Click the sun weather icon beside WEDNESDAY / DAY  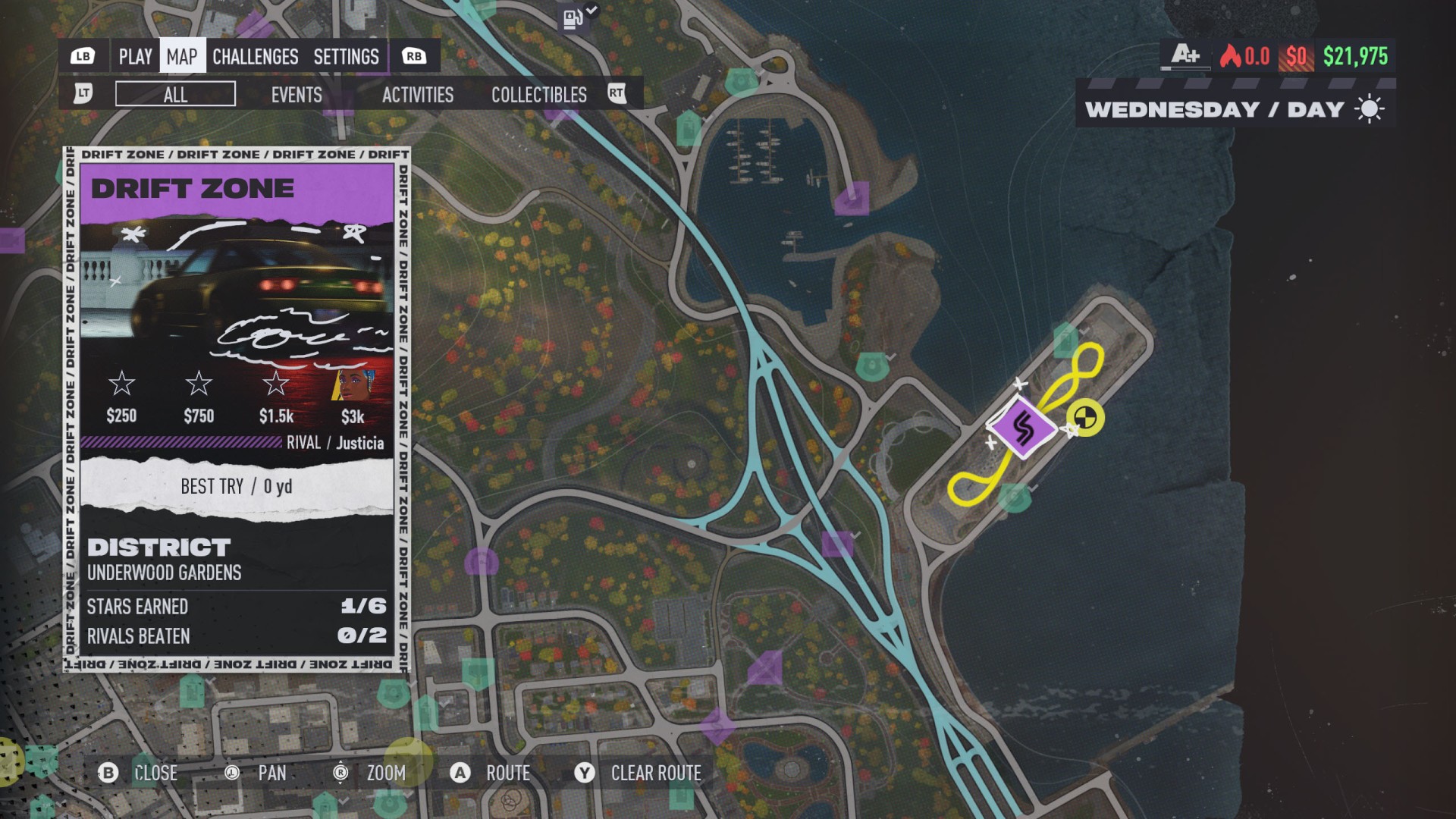coord(1369,108)
